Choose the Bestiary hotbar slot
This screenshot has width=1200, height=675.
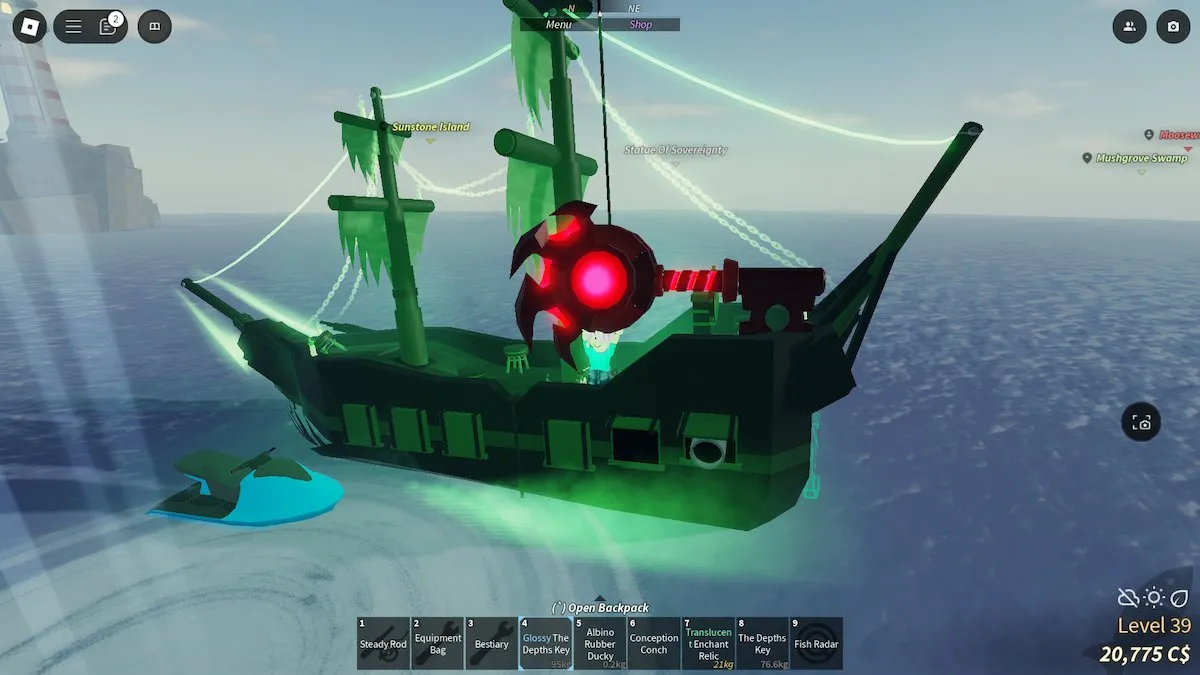(x=492, y=643)
